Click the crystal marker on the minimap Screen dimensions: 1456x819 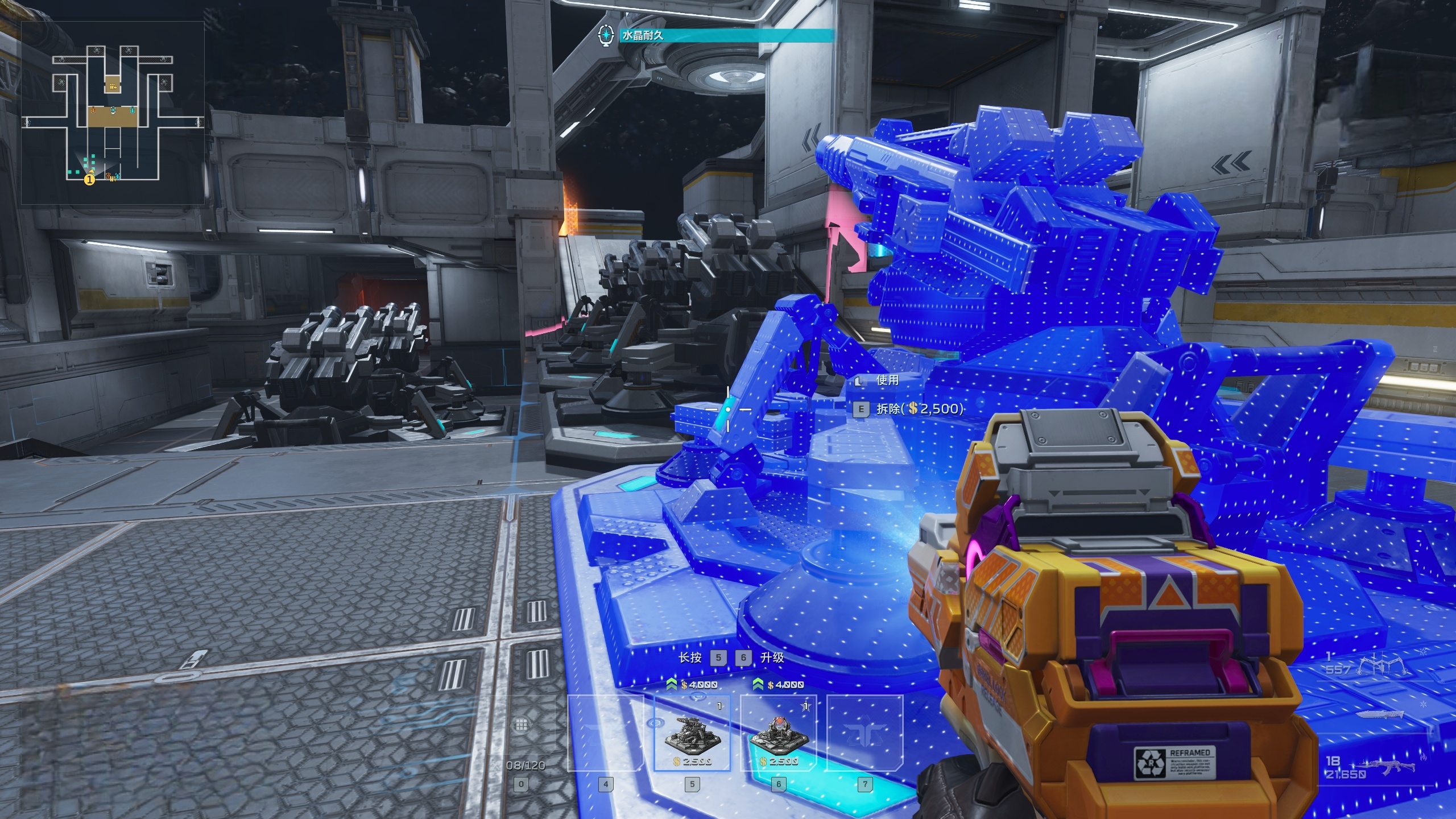(113, 110)
